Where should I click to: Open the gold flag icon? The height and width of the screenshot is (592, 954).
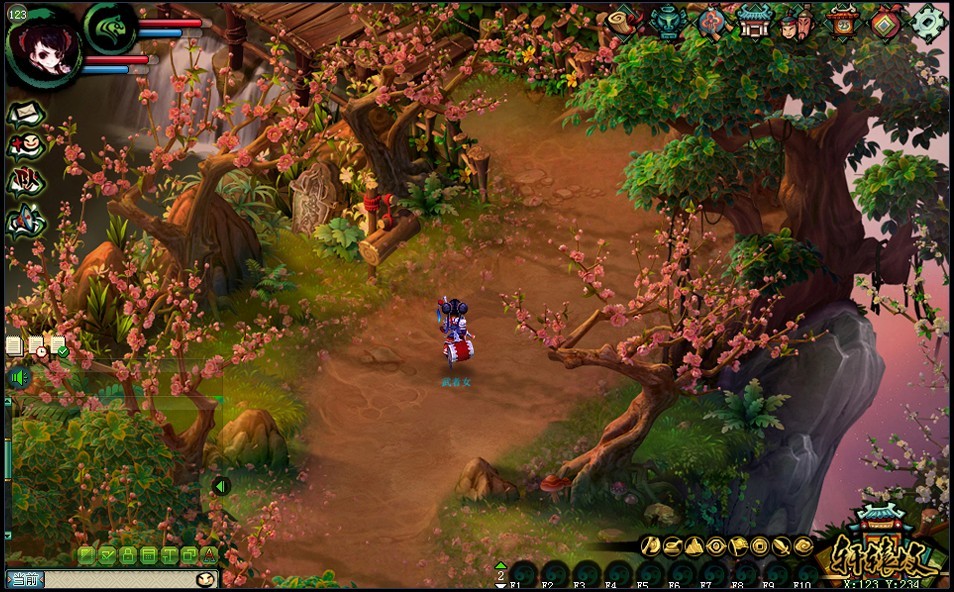pyautogui.click(x=738, y=546)
